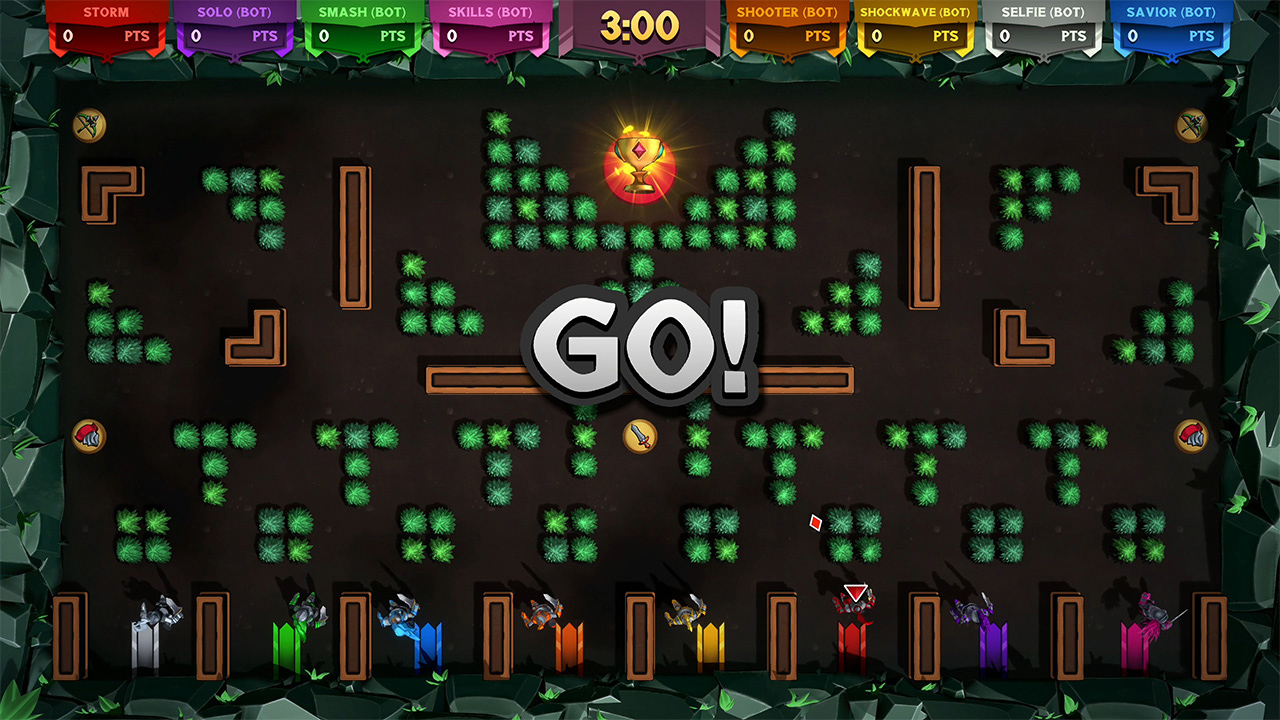
Task: Select the SELFIE (BOT) banner
Action: click(1046, 23)
